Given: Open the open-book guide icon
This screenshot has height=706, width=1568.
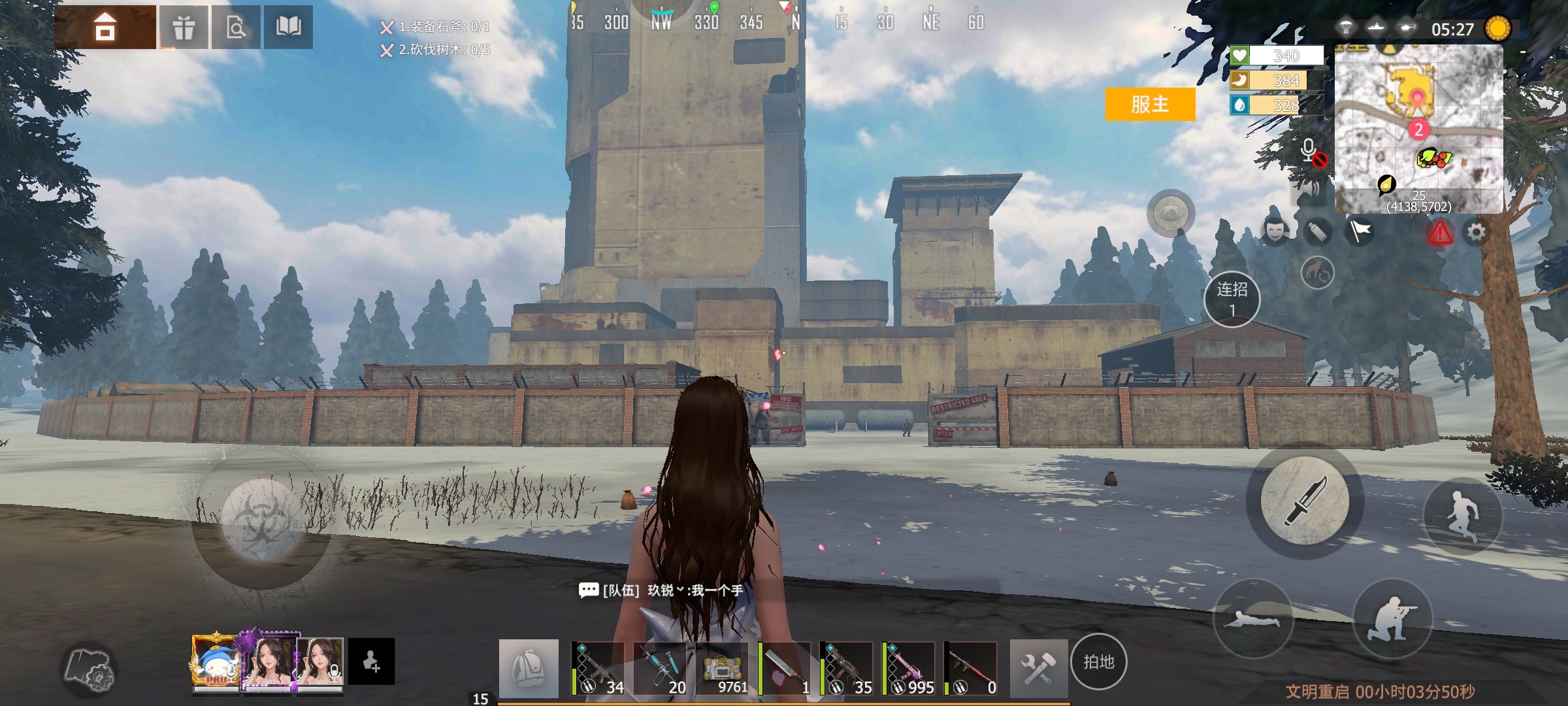Looking at the screenshot, I should tap(288, 27).
